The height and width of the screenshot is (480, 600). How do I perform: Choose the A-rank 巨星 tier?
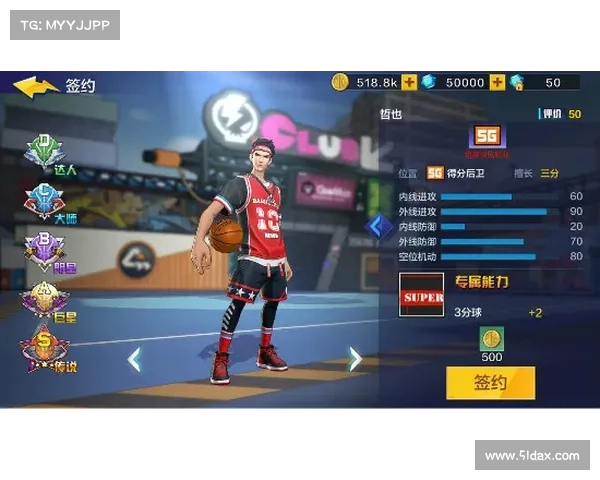[x=45, y=300]
